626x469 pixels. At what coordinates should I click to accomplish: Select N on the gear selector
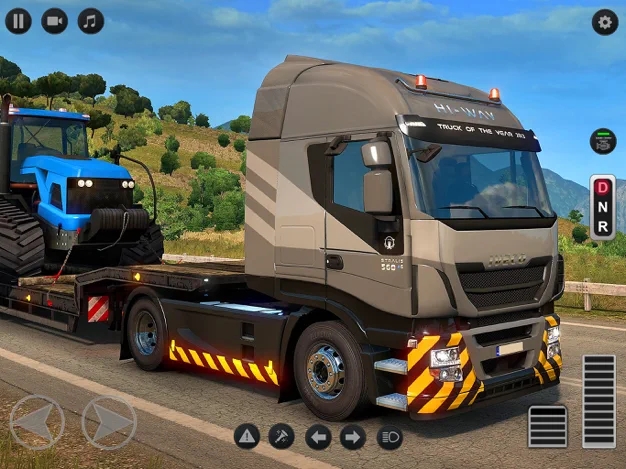602,207
